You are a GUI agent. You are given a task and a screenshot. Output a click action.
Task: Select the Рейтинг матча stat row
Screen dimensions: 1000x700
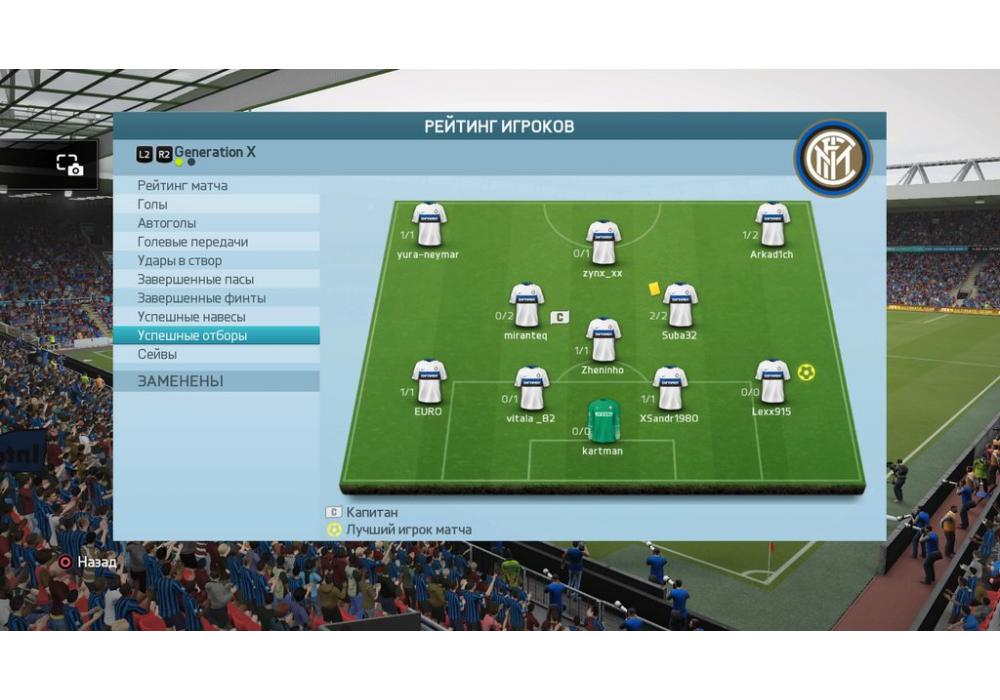(216, 185)
